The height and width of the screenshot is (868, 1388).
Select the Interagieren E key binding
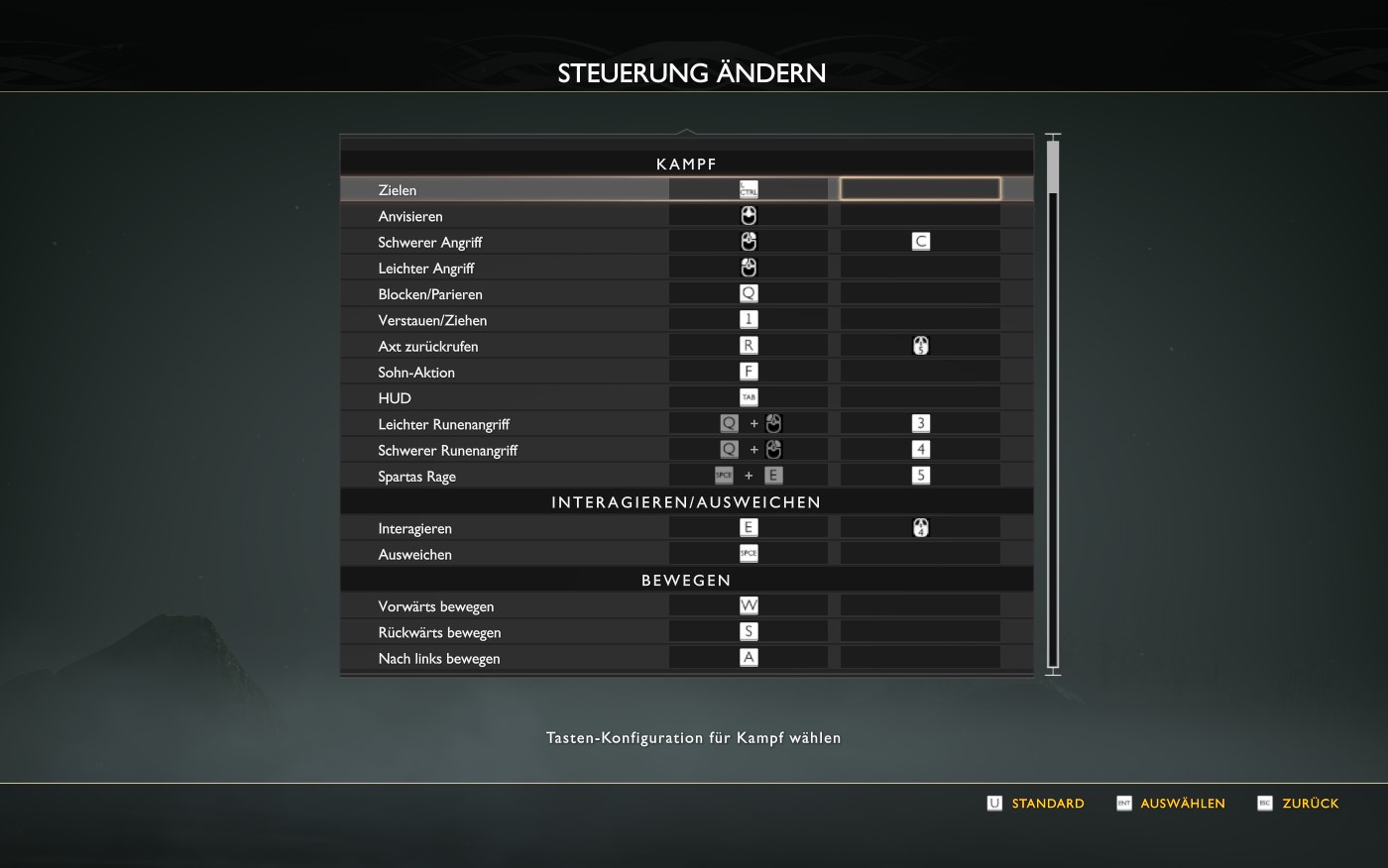749,528
